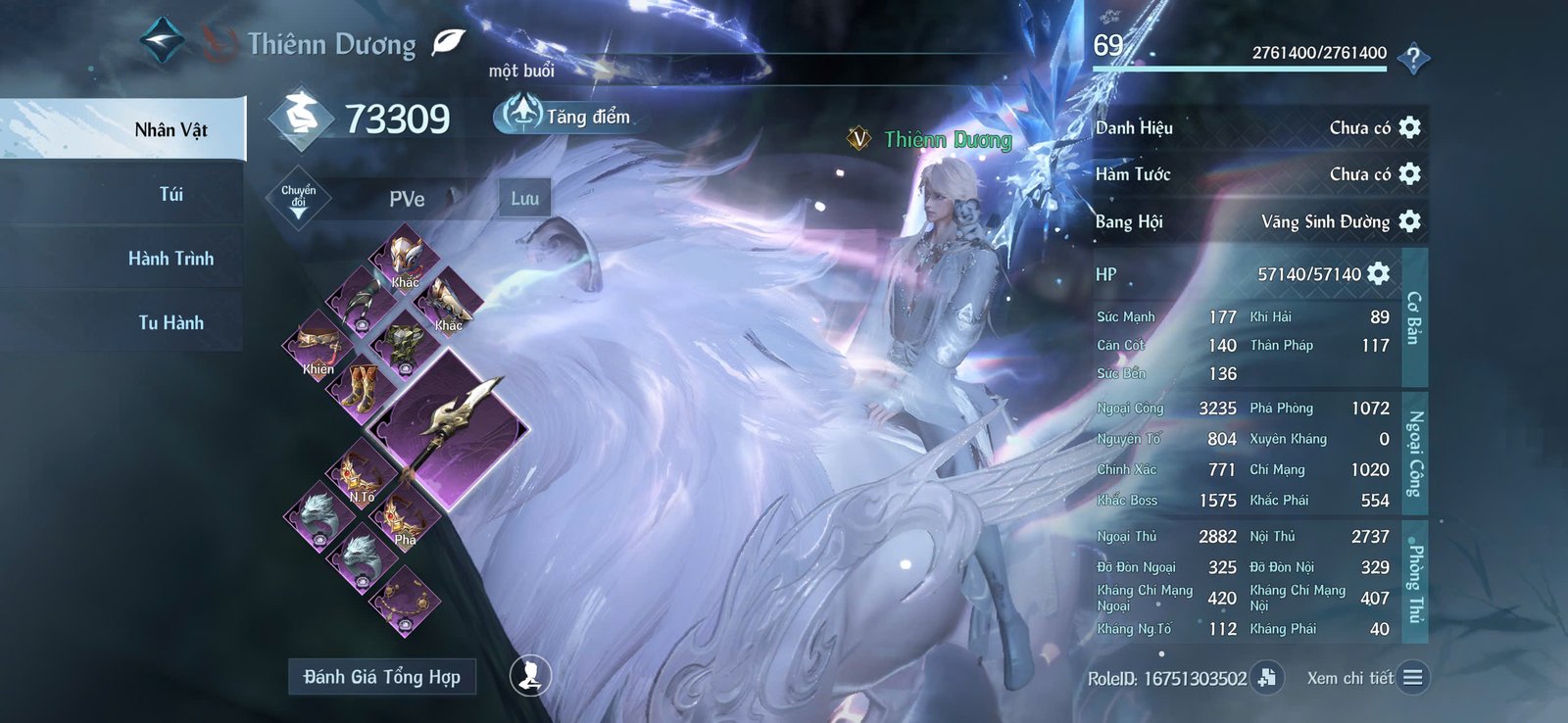This screenshot has width=1568, height=723.
Task: Save the loadout with Lưu
Action: pyautogui.click(x=524, y=198)
